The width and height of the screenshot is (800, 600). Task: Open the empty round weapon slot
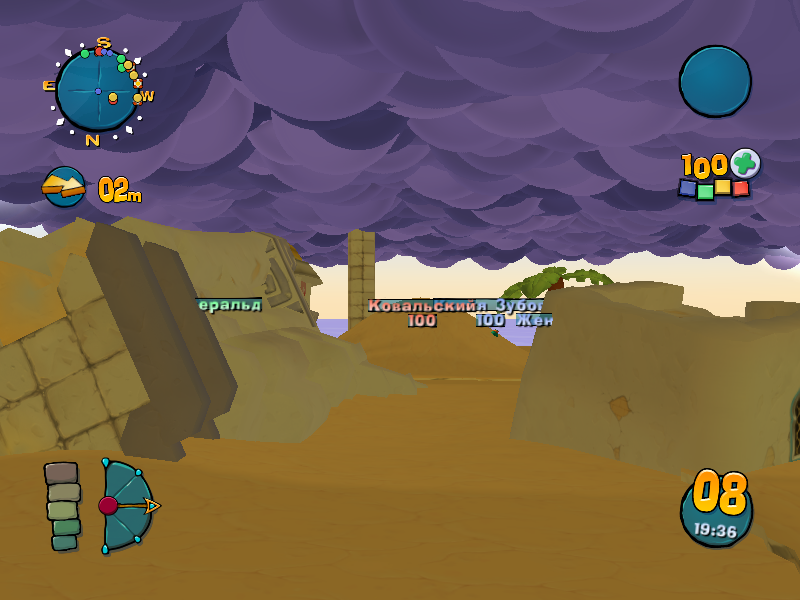click(x=715, y=81)
